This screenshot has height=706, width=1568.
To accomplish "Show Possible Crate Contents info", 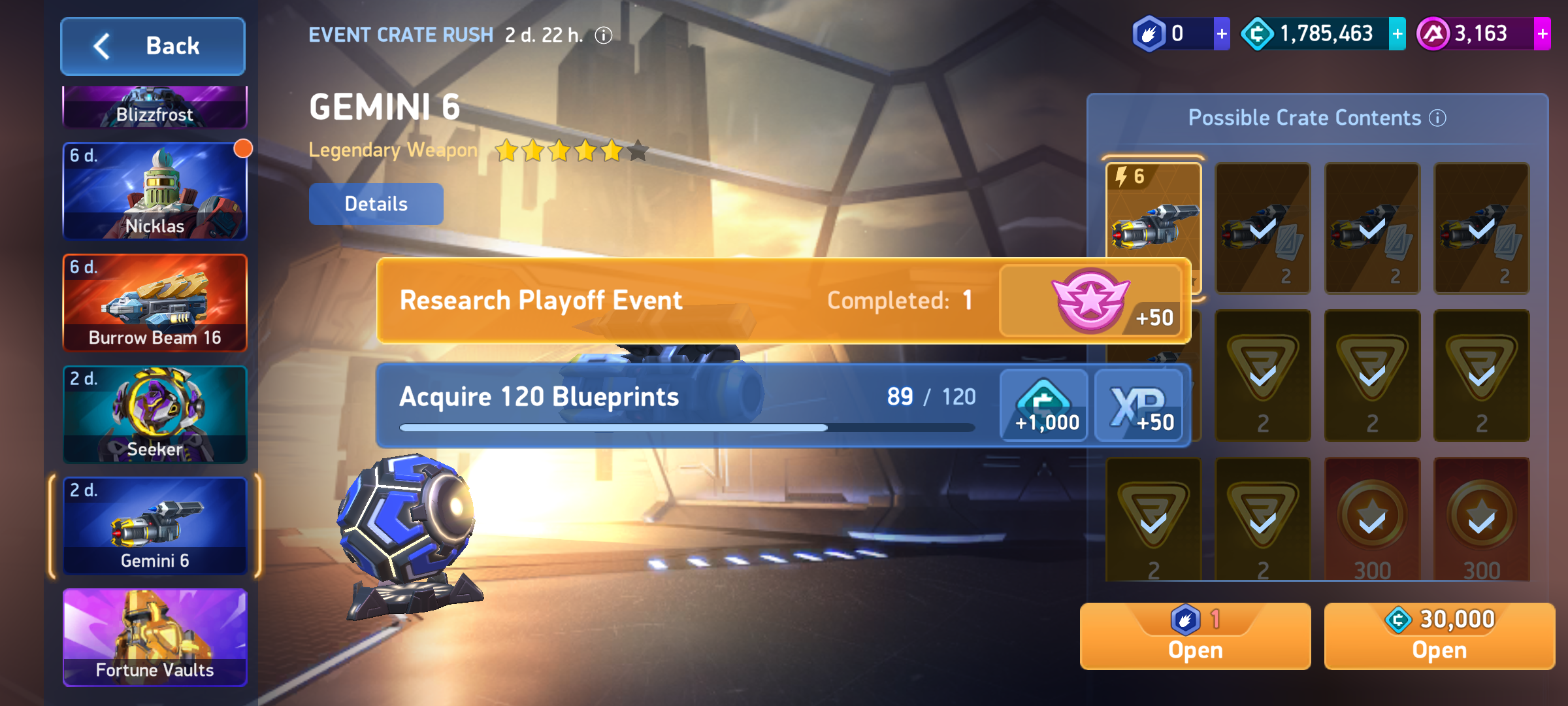I will pos(1437,118).
